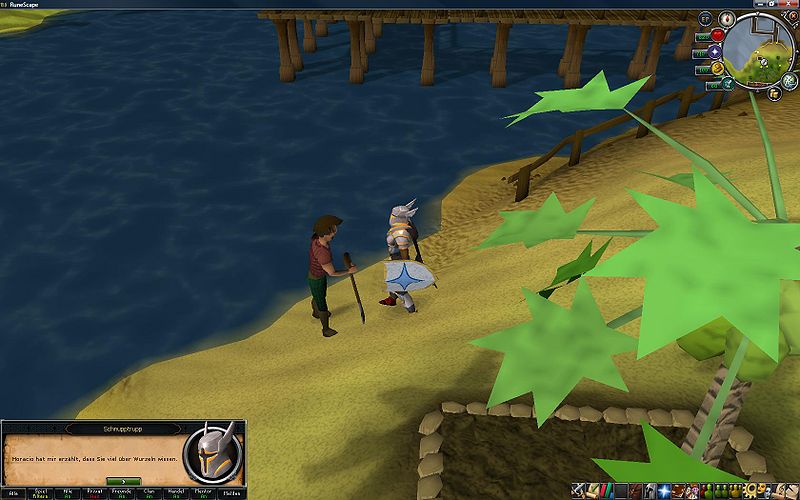Toggle the EP experience counter

click(705, 19)
